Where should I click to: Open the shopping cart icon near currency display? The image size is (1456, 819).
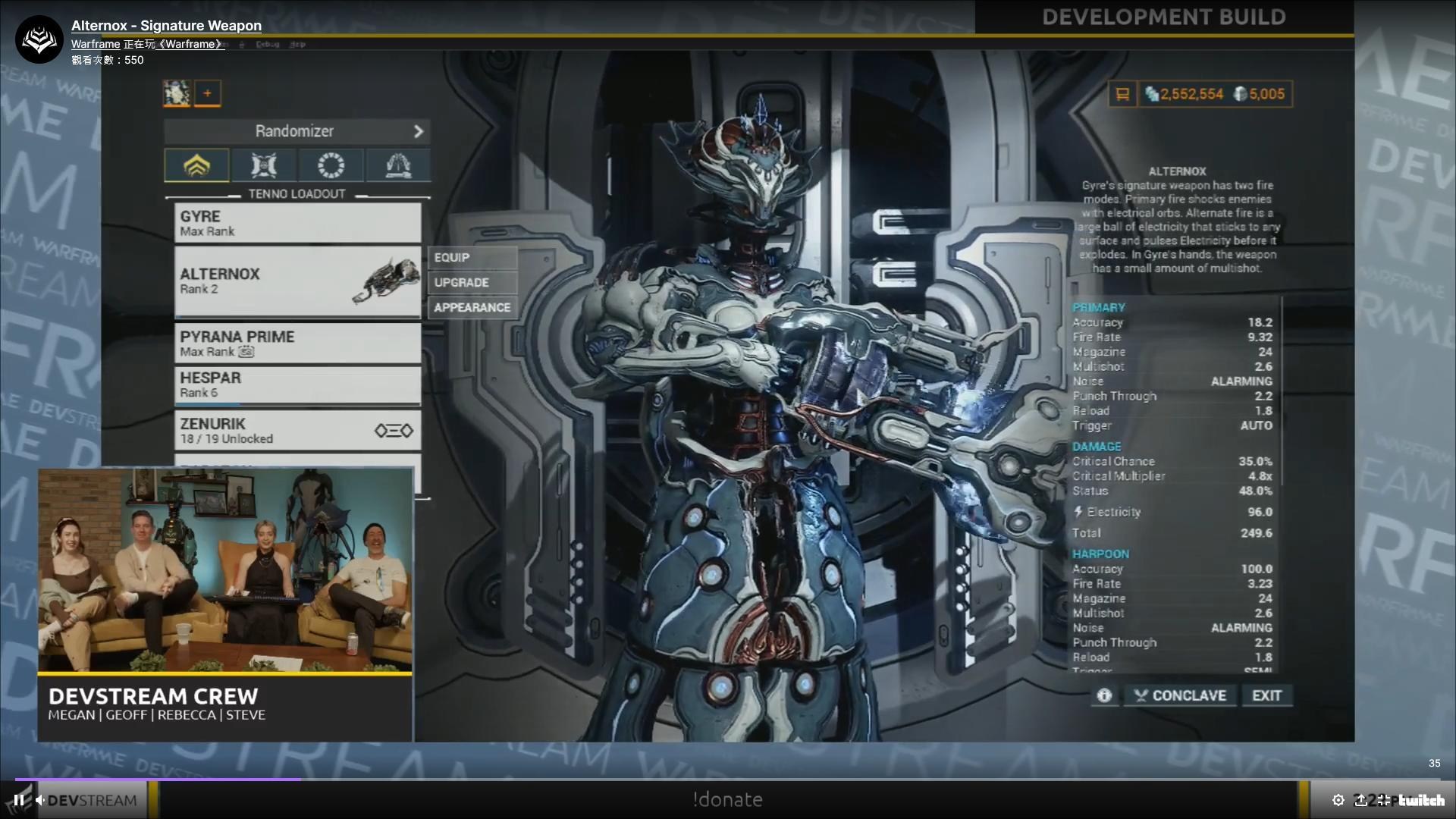[x=1122, y=94]
